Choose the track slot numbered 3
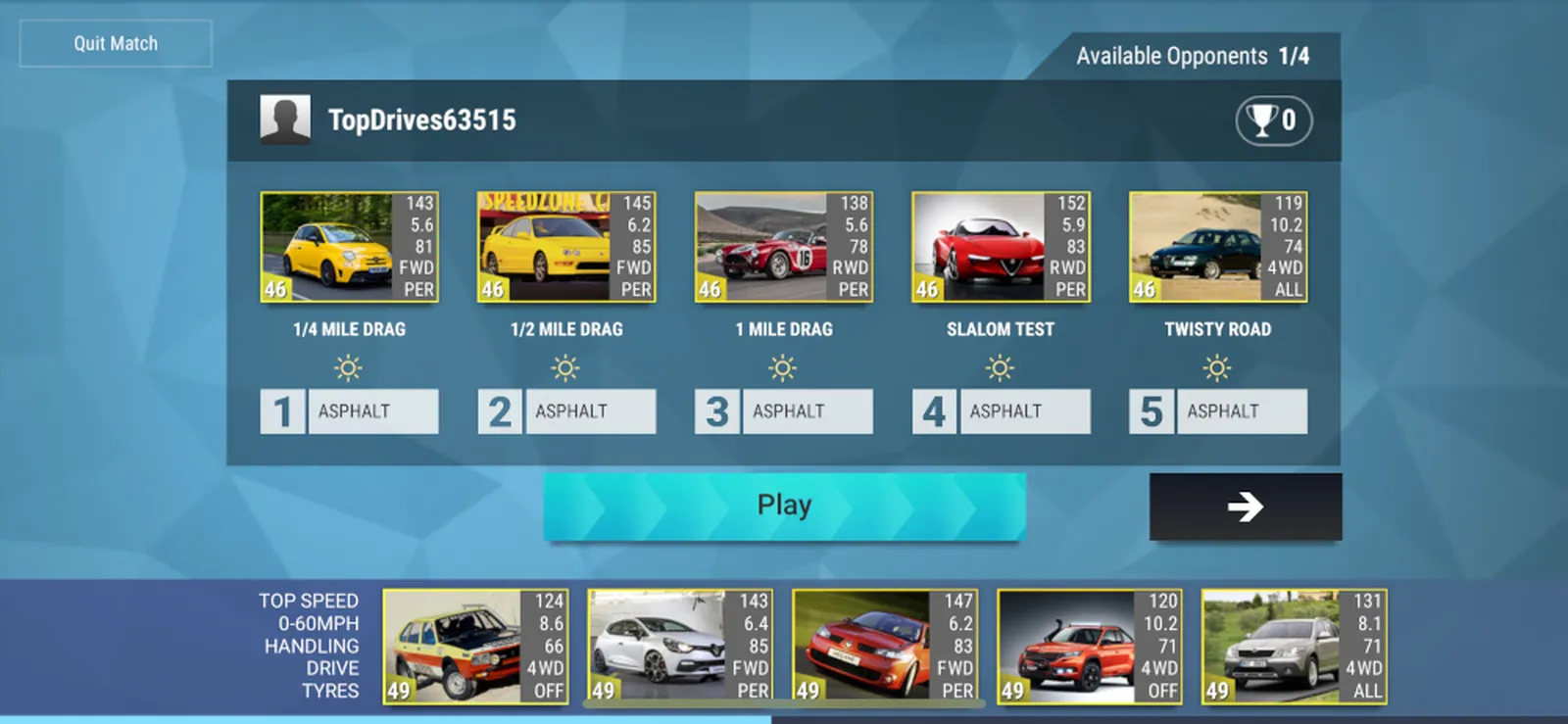Screen dimensions: 1568x724 783,411
